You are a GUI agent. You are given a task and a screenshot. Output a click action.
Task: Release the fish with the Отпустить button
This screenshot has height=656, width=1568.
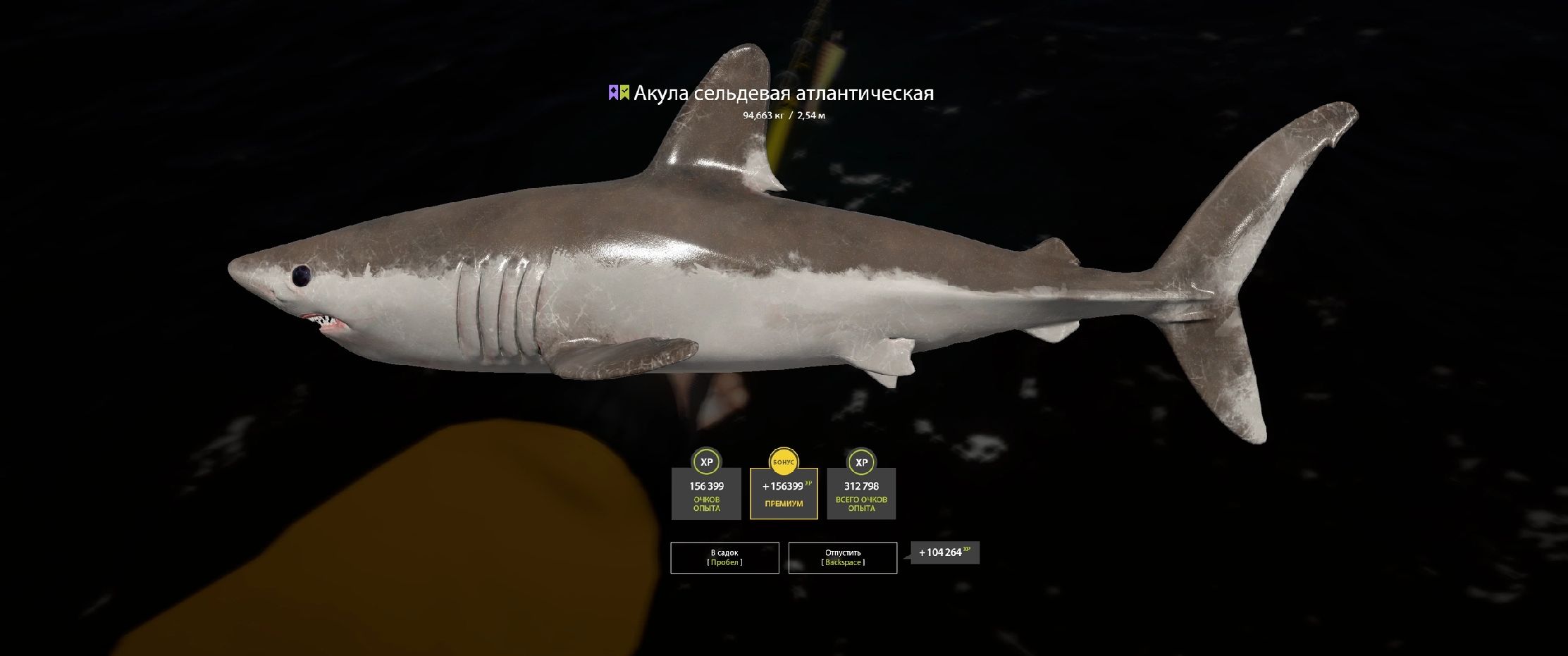(x=842, y=557)
